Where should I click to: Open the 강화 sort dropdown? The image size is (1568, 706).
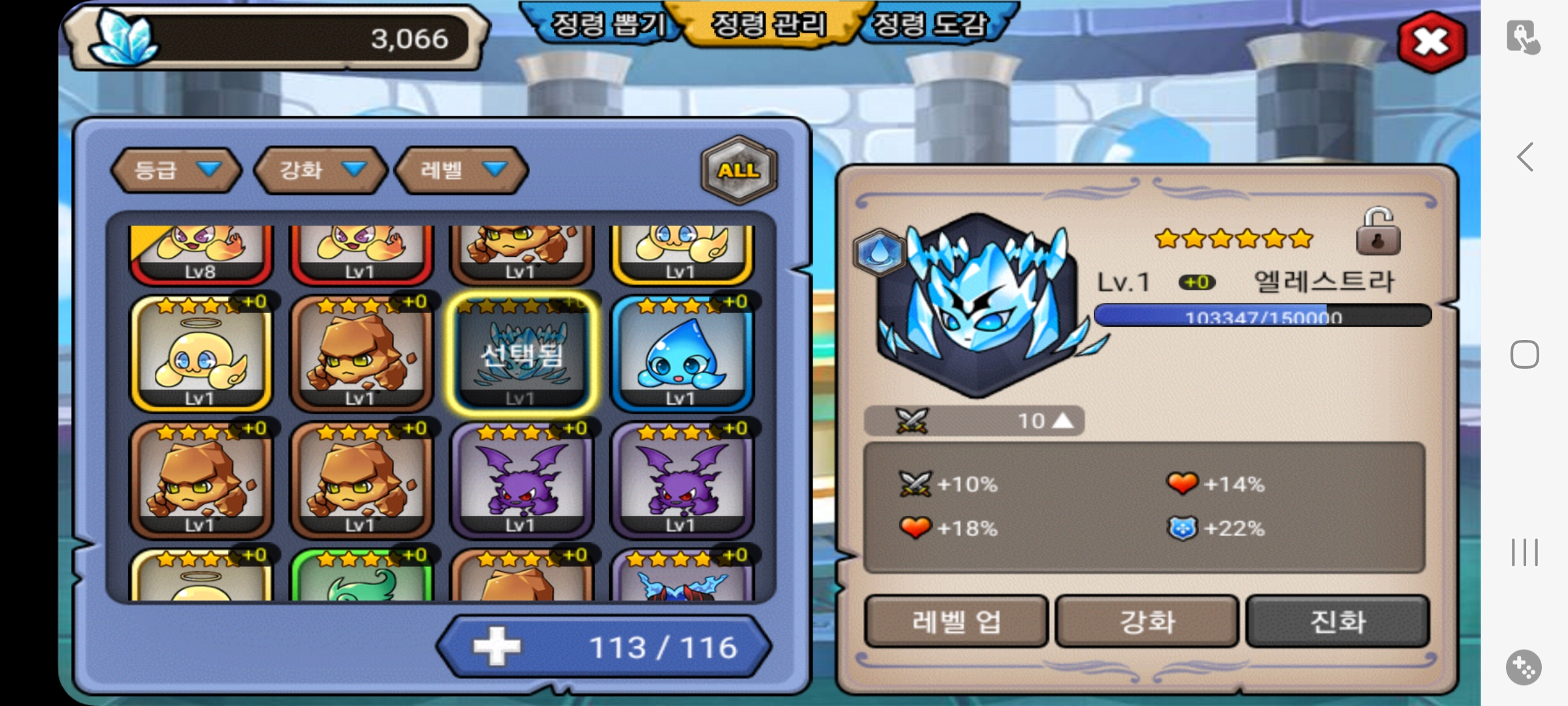pos(320,170)
